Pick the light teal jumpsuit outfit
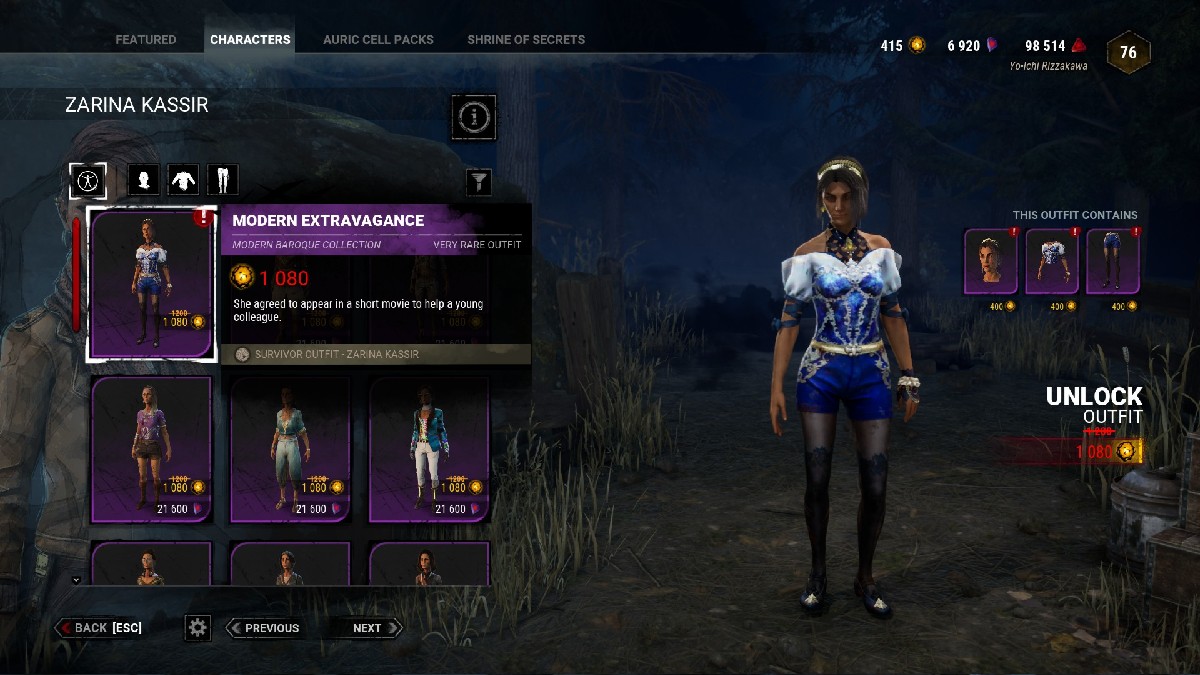 point(290,450)
